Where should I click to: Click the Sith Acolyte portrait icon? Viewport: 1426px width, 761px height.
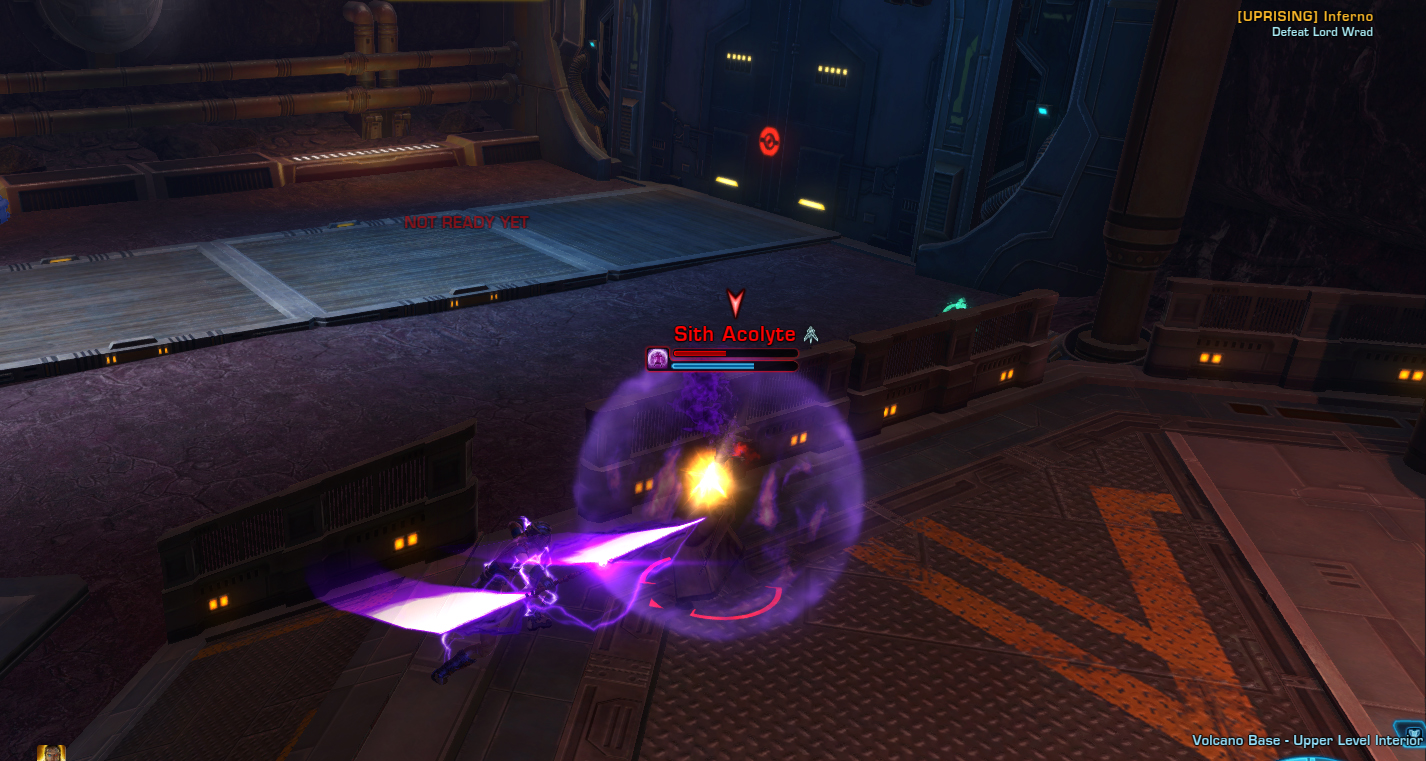659,360
